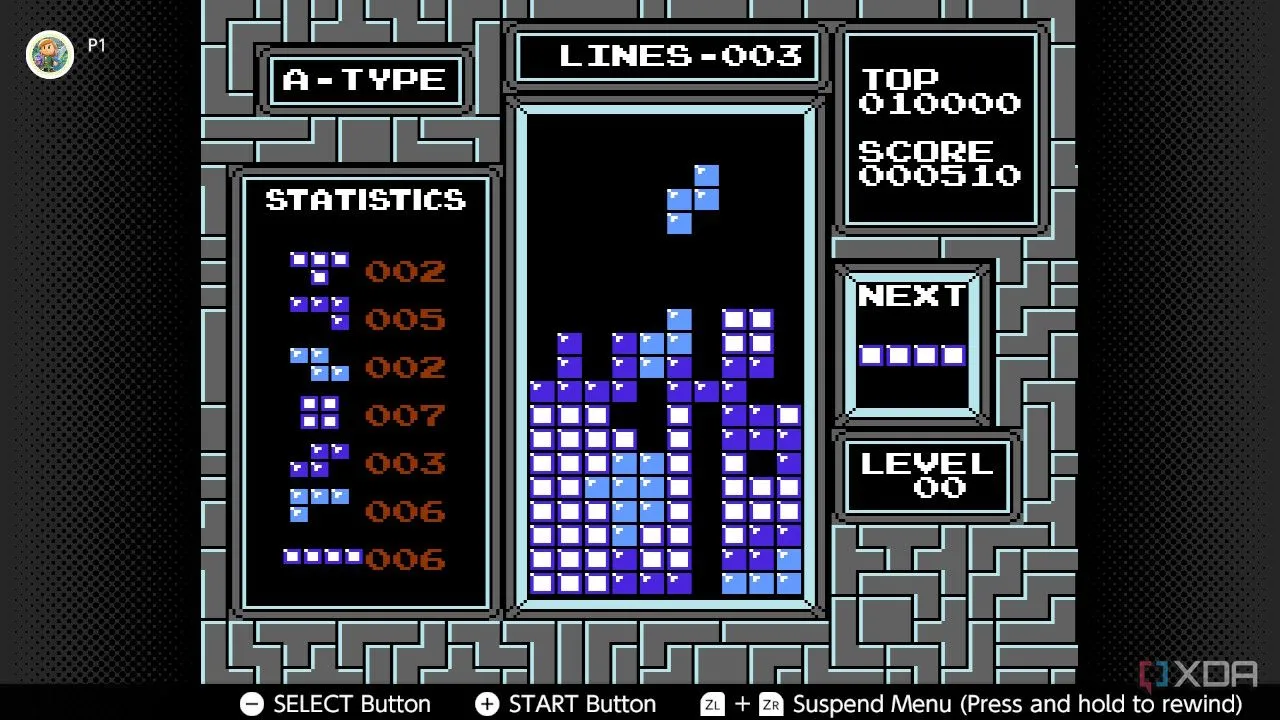Select the S-piece sprite in Statistics
This screenshot has width=1280, height=720.
pyautogui.click(x=318, y=462)
